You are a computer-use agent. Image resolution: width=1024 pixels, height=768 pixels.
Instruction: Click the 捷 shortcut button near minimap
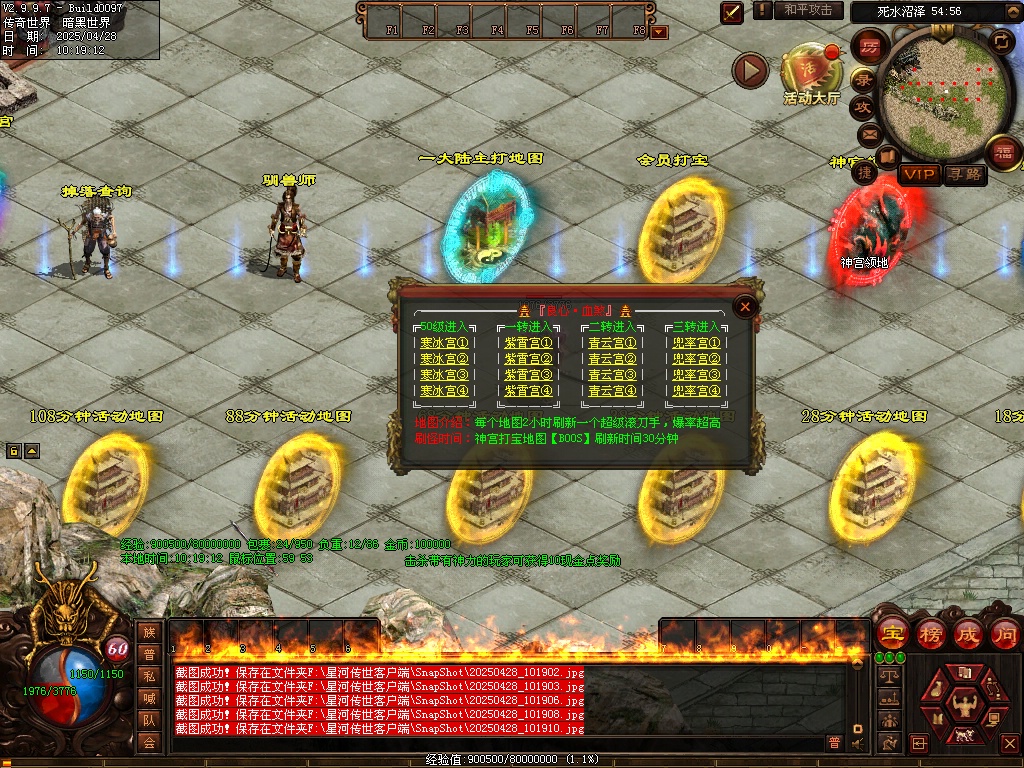[865, 171]
